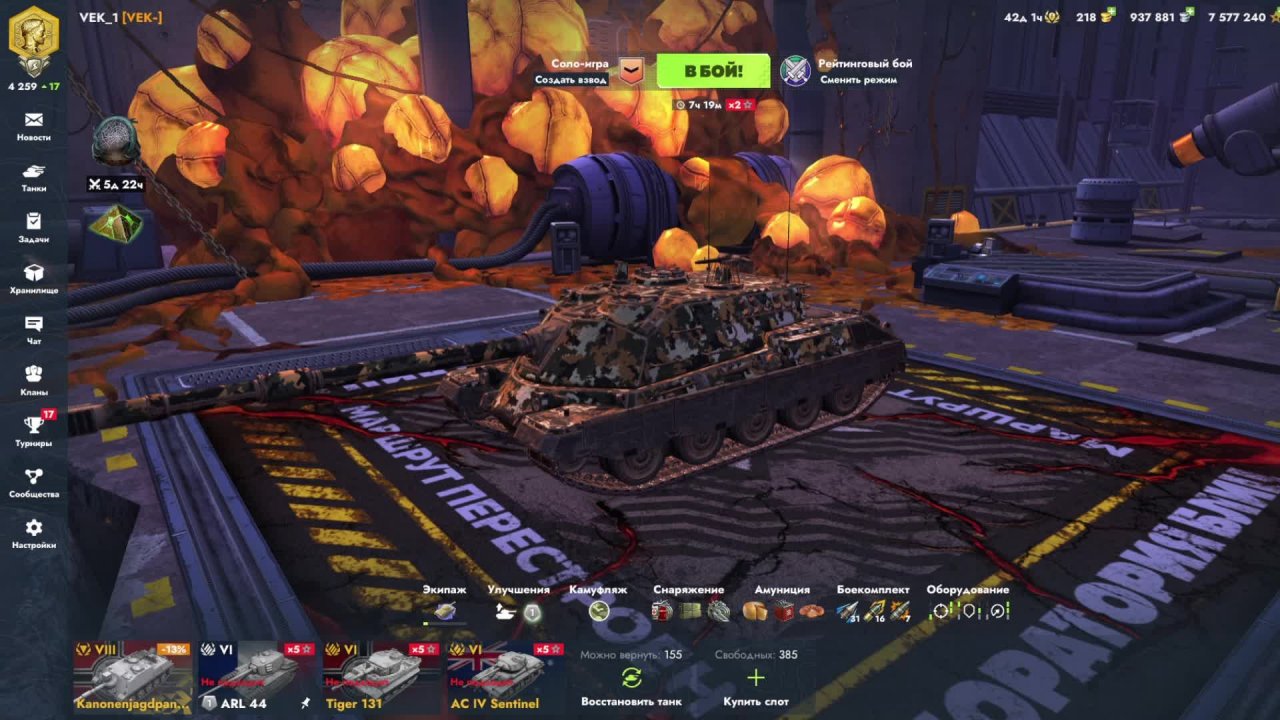
Task: Open the Новости news menu
Action: tap(34, 126)
